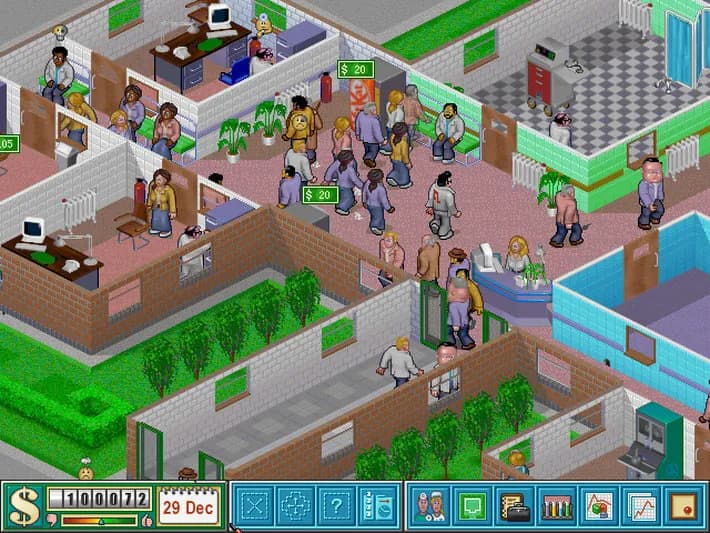Image resolution: width=710 pixels, height=533 pixels.
Task: Select the furnish corridor tool
Action: 295,506
